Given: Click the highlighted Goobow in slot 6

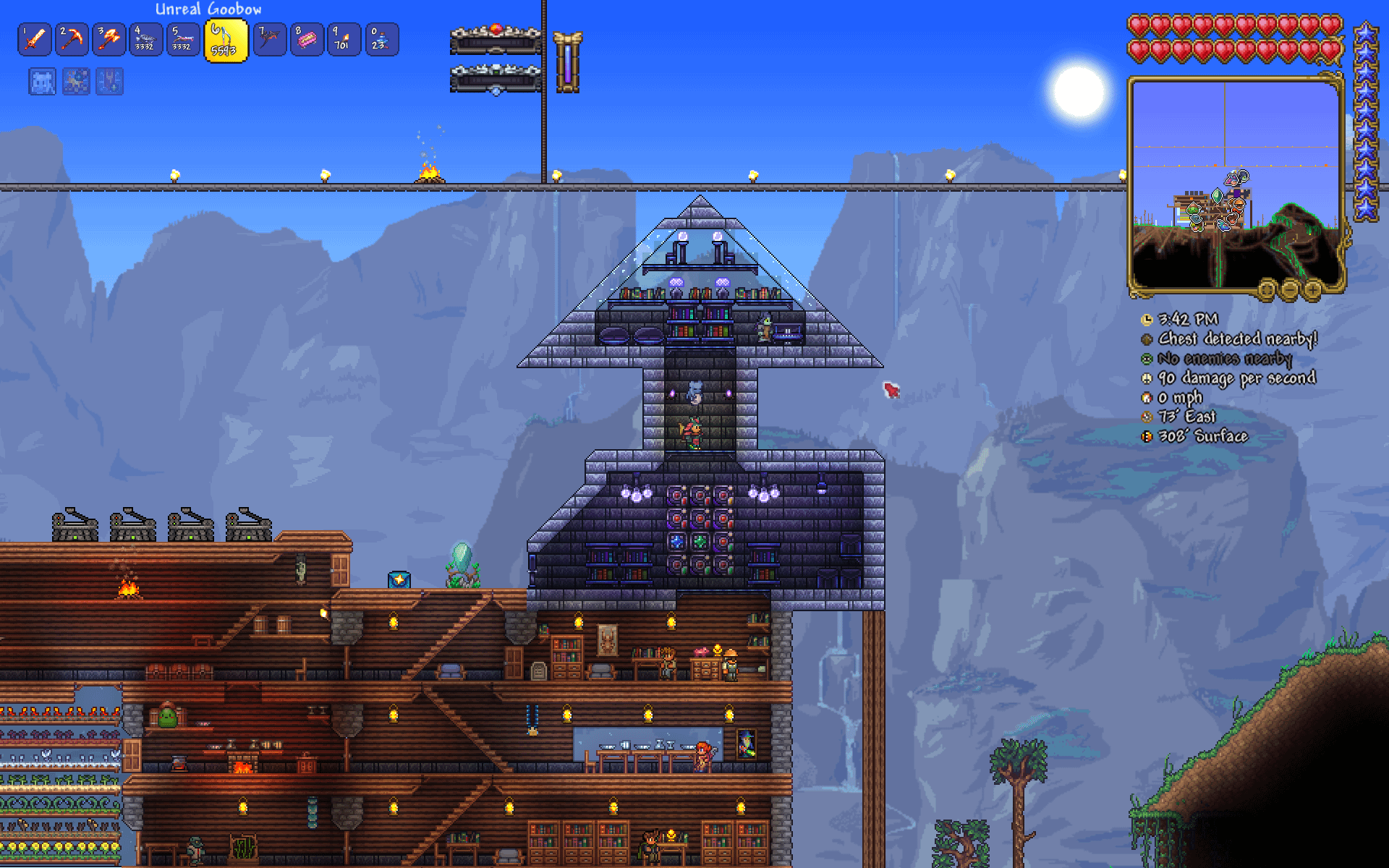Looking at the screenshot, I should (x=224, y=40).
